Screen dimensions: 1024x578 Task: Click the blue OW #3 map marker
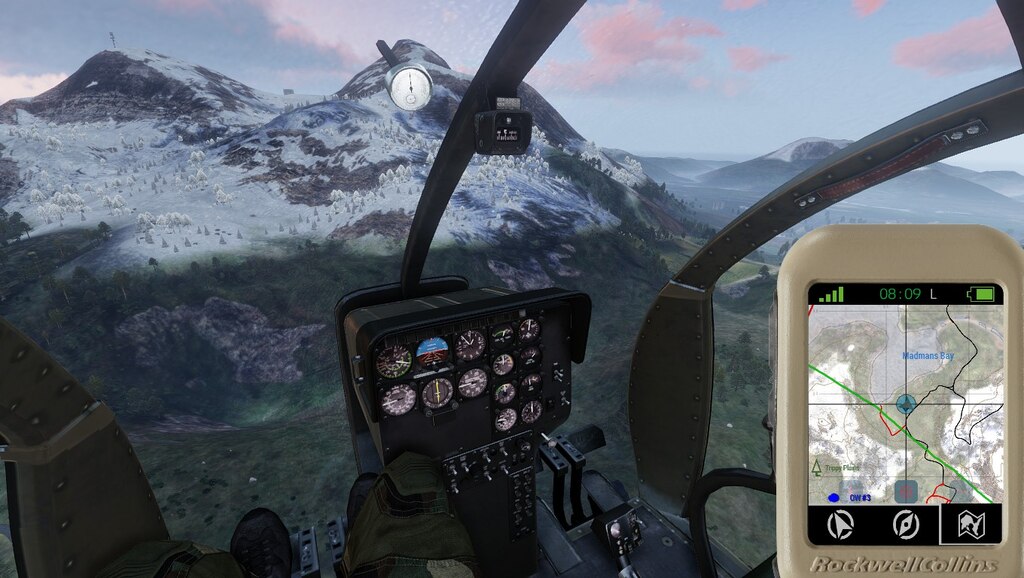click(x=831, y=496)
